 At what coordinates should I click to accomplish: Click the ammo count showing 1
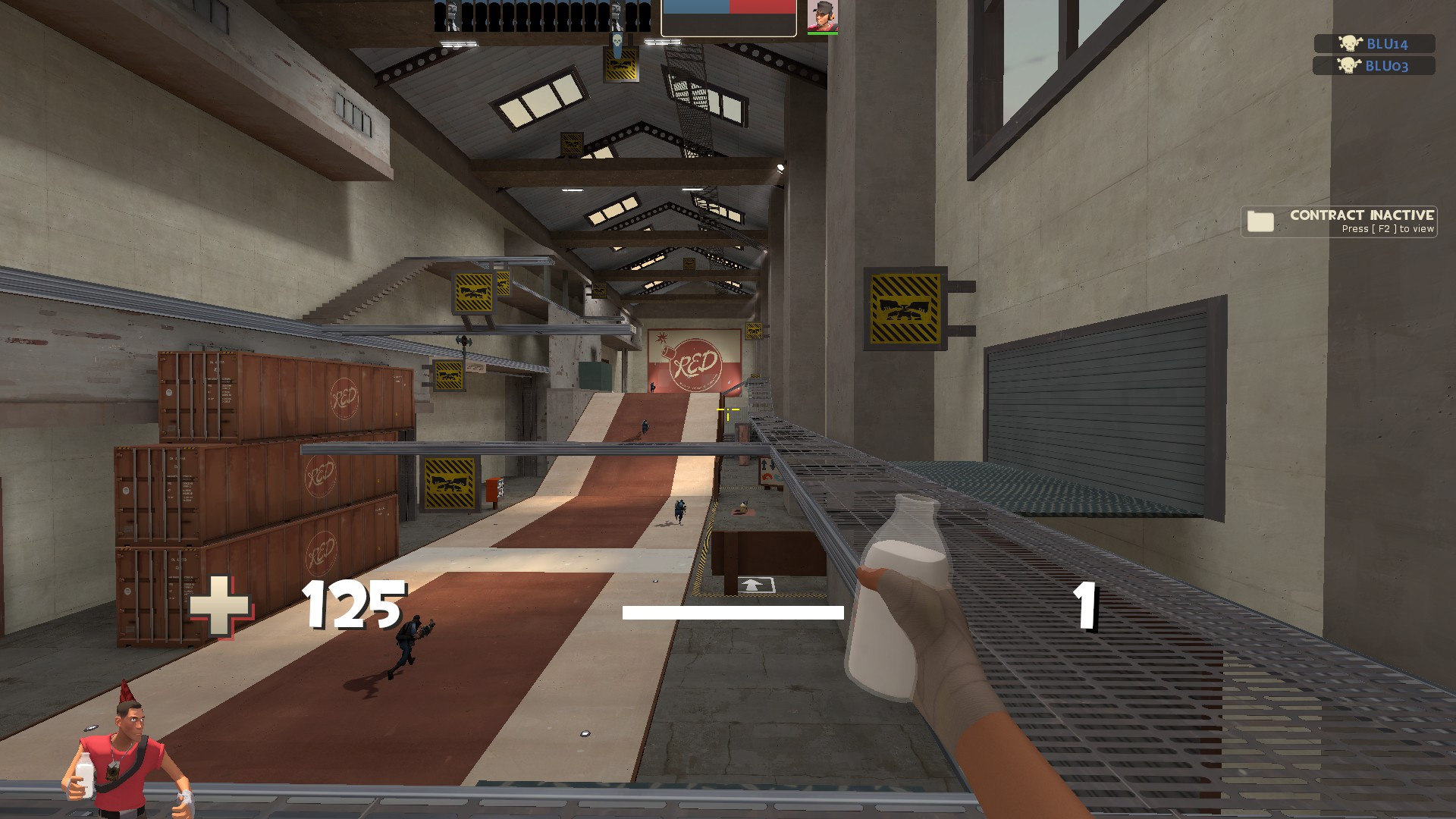click(x=1086, y=607)
